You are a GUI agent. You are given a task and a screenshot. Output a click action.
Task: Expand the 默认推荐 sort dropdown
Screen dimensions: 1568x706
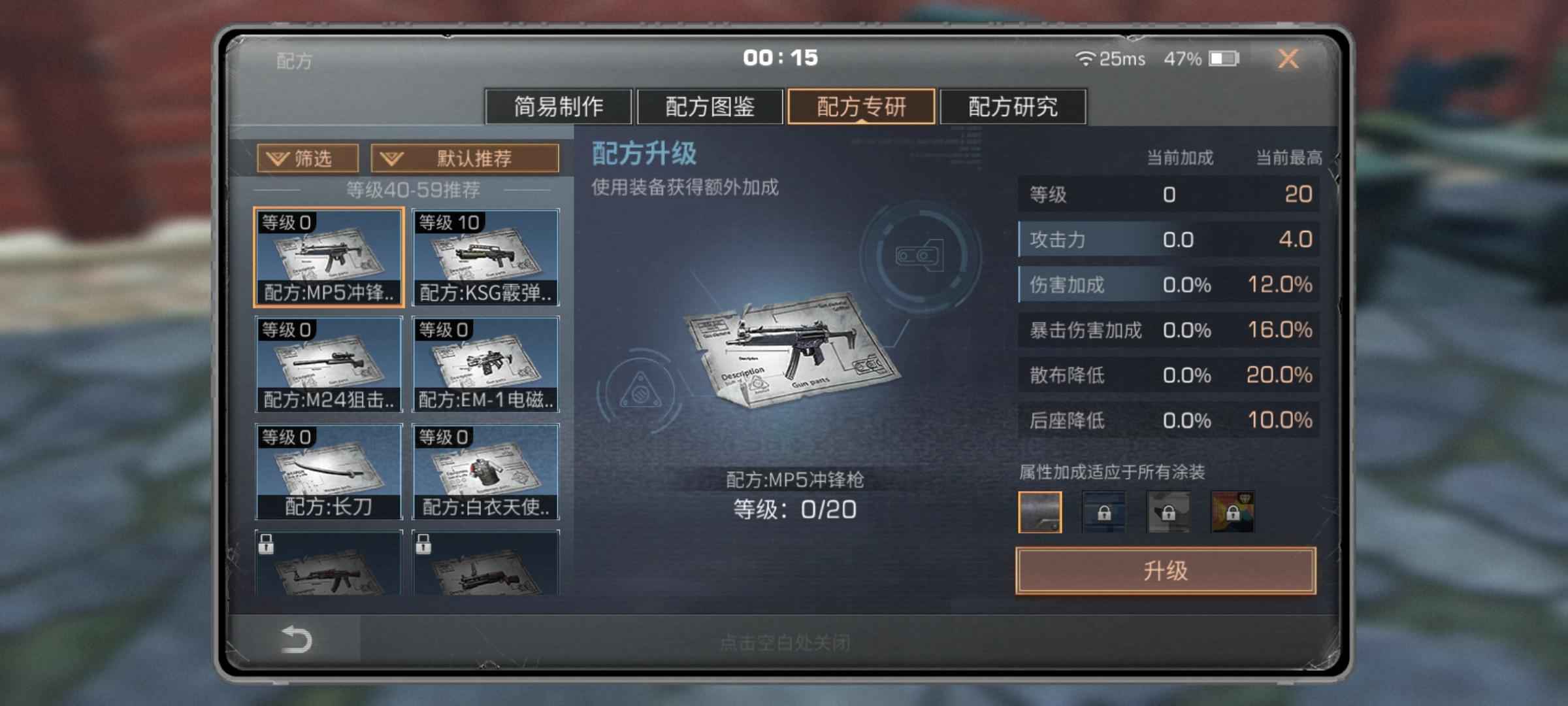[465, 158]
